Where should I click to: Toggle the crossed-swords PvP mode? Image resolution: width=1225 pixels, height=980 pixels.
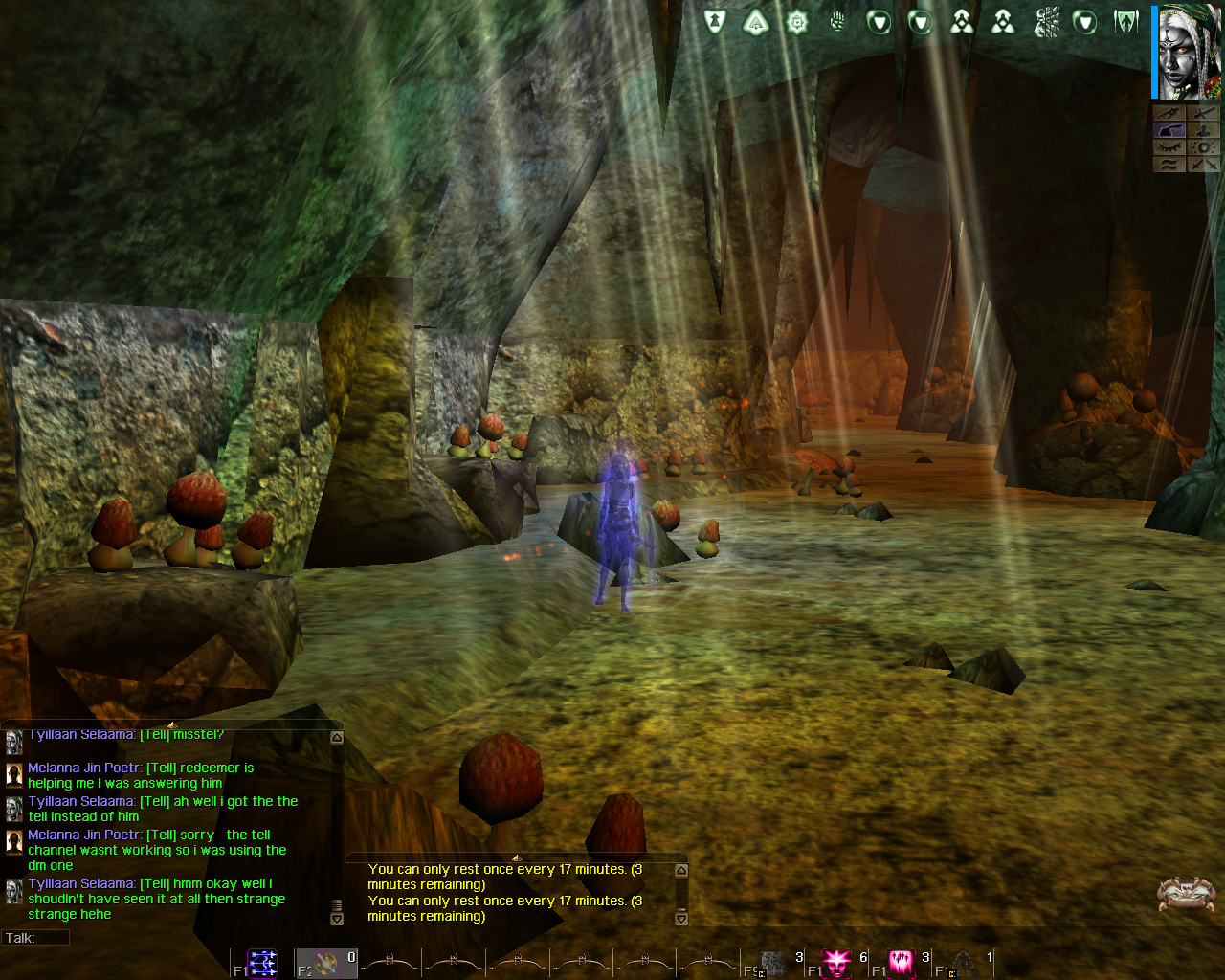1204,164
